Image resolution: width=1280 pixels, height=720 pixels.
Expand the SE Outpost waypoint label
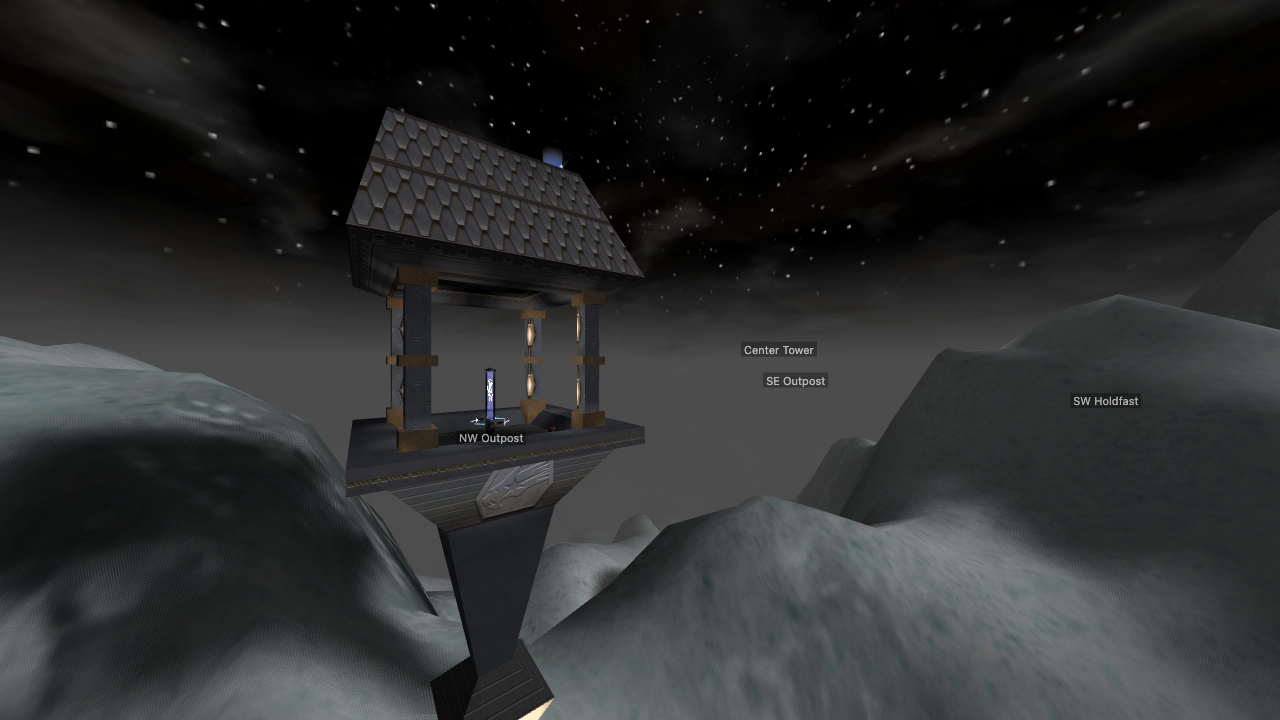click(795, 381)
